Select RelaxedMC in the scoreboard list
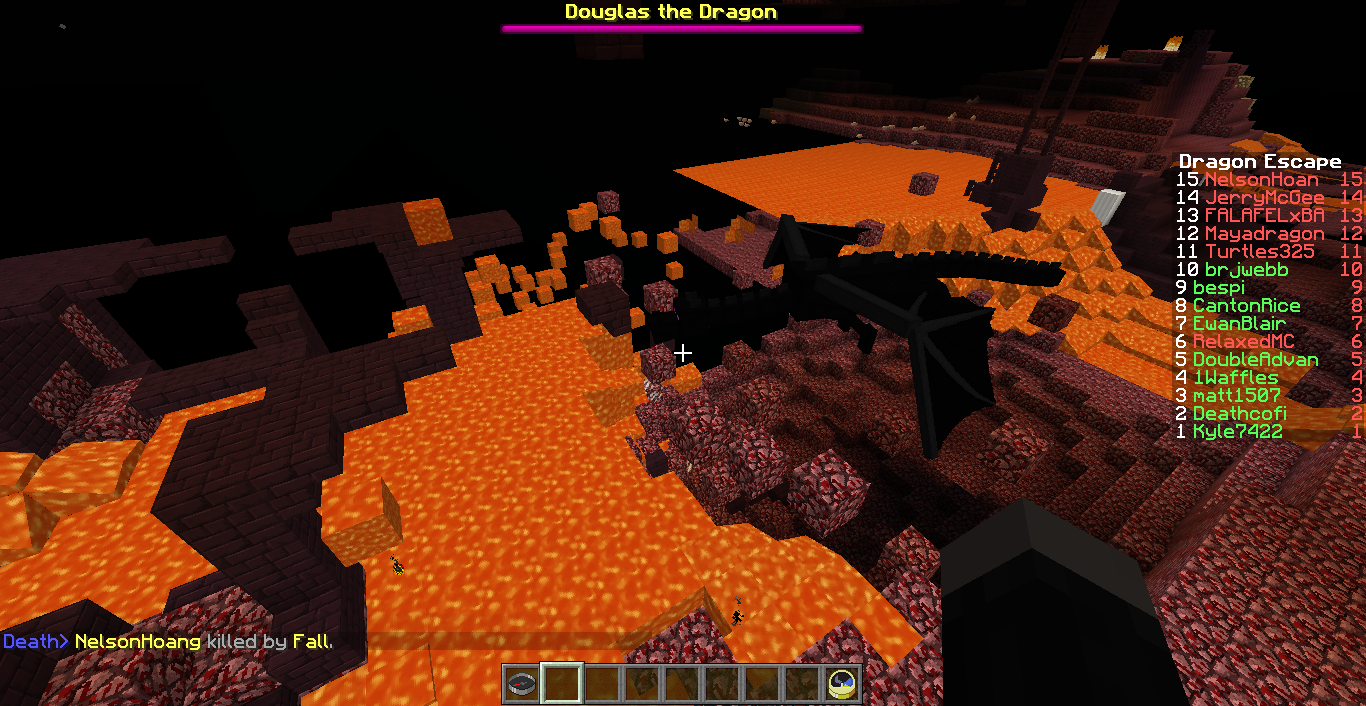 tap(1244, 342)
